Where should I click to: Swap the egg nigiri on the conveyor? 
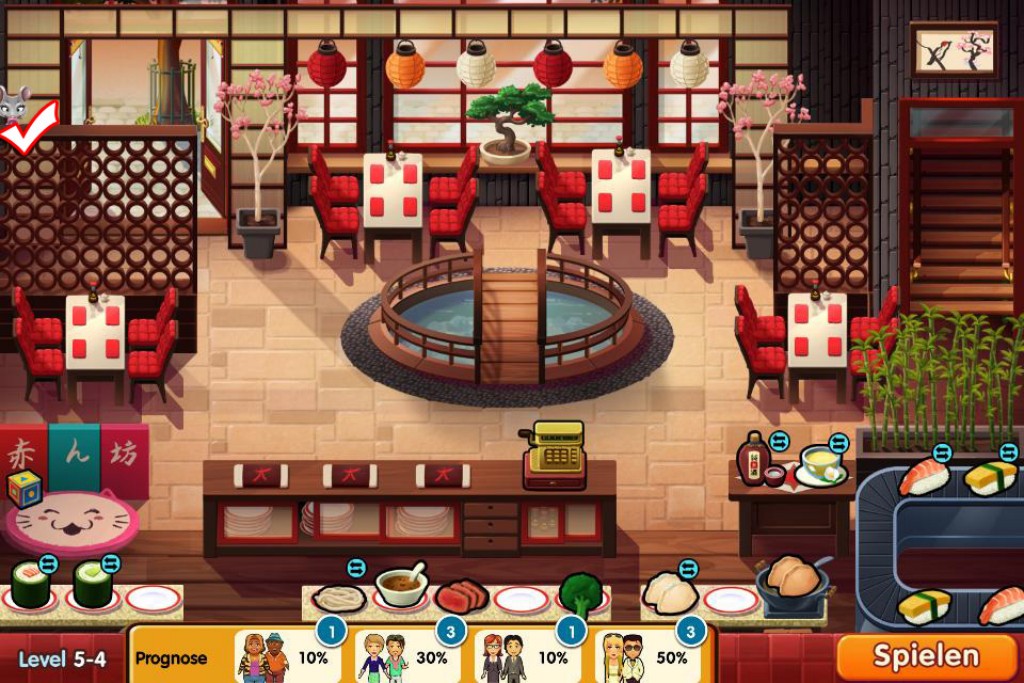(x=1008, y=452)
